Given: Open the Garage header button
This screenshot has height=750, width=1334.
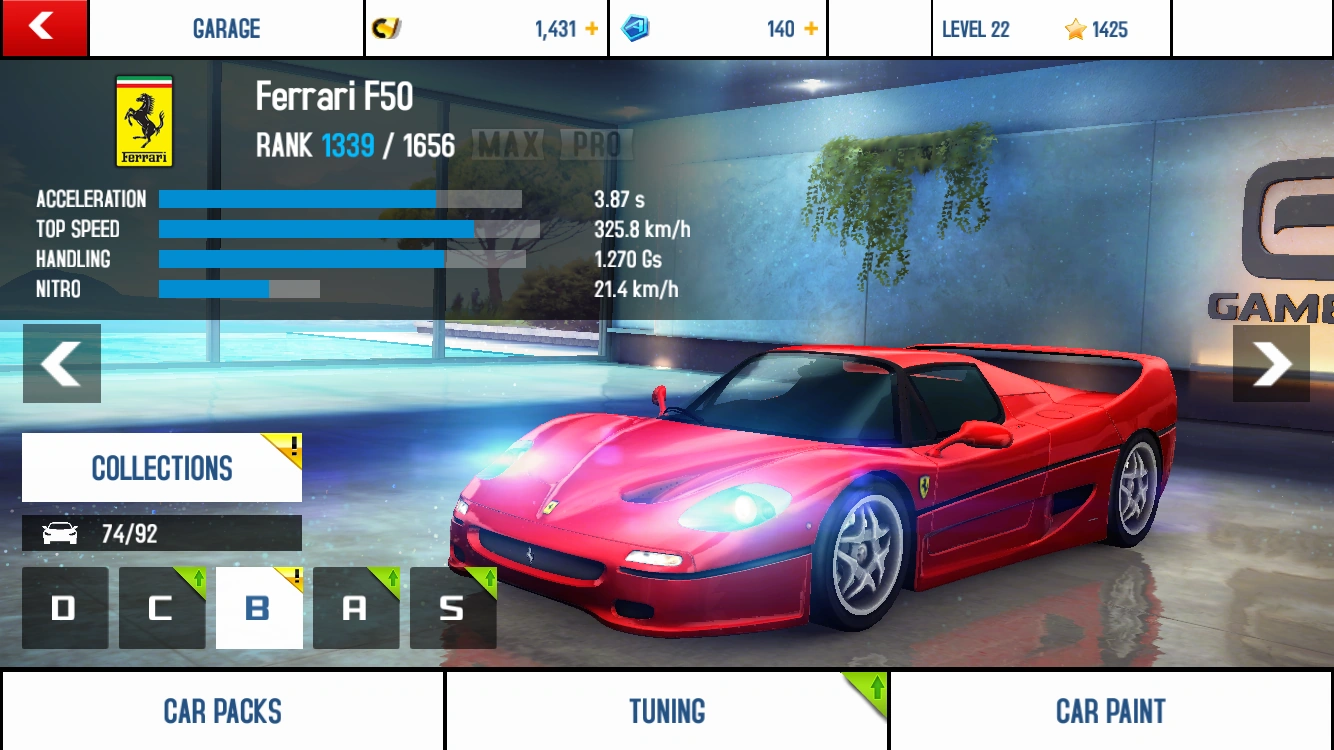Looking at the screenshot, I should (226, 29).
